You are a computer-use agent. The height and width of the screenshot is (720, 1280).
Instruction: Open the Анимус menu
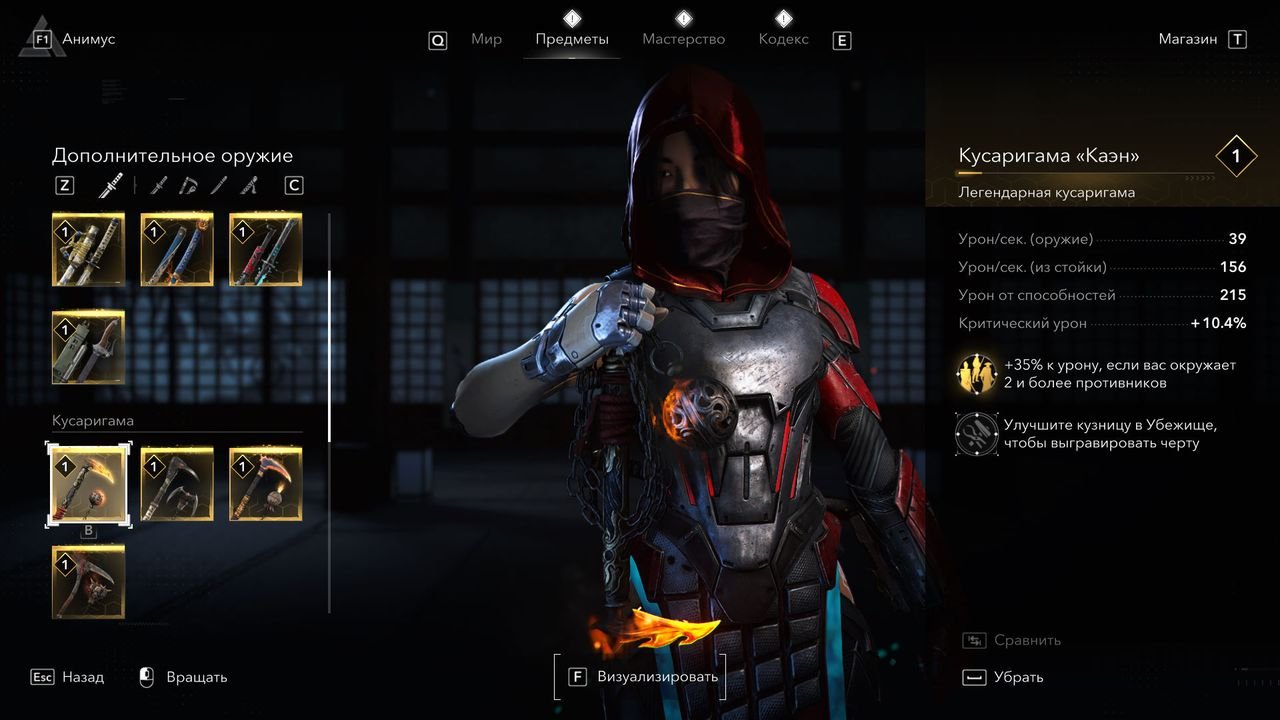pos(88,40)
